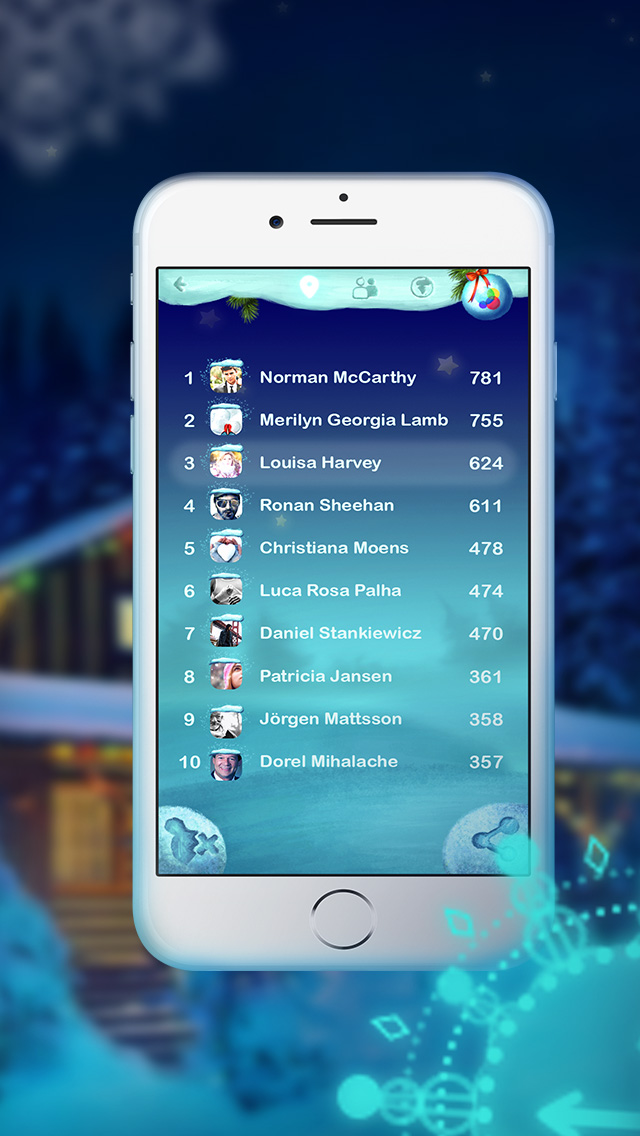Screen dimensions: 640x1136
Task: Switch to the friends leaderboard tab
Action: tap(365, 288)
